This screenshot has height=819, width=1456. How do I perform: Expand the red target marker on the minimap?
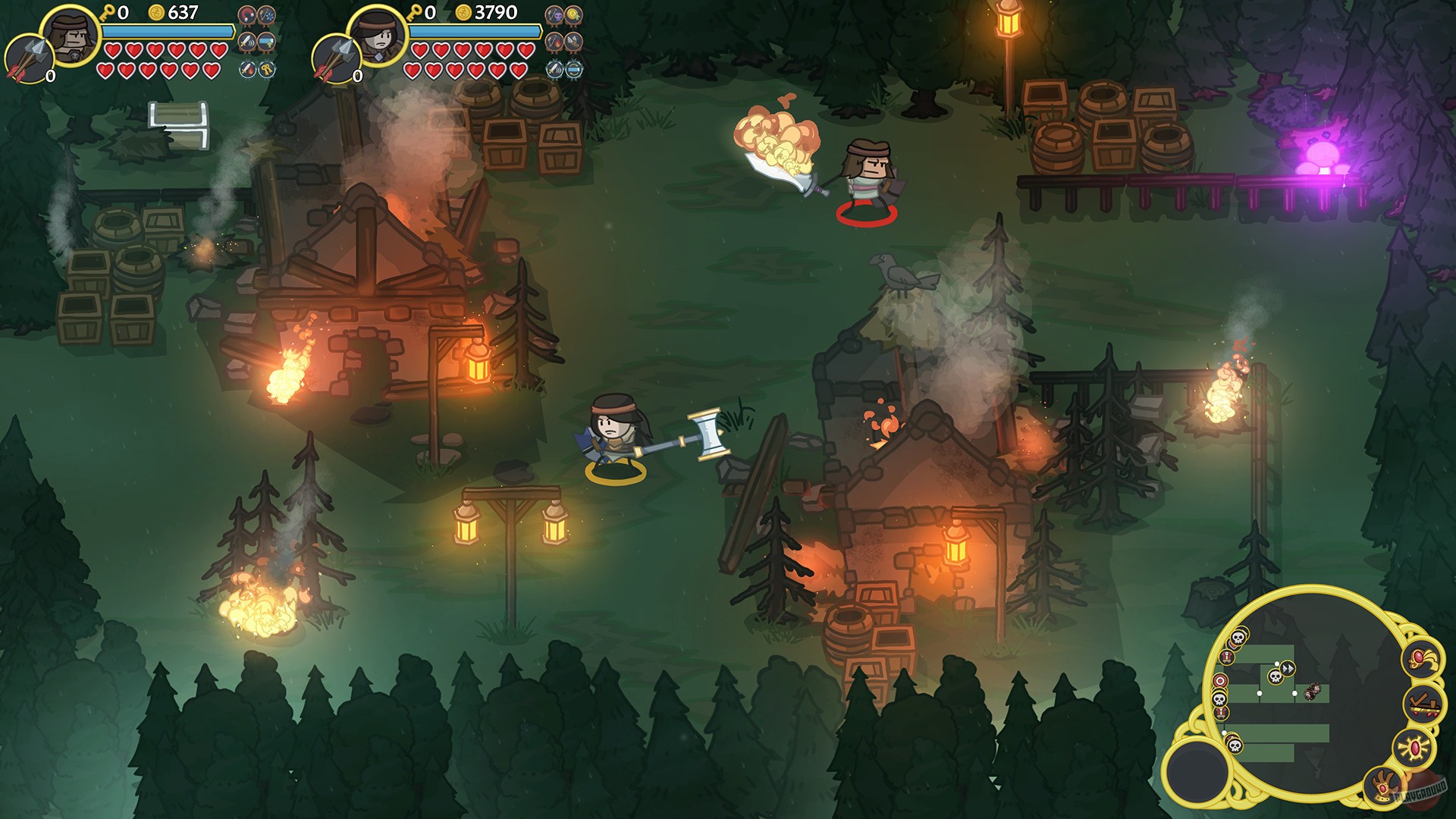[1219, 681]
